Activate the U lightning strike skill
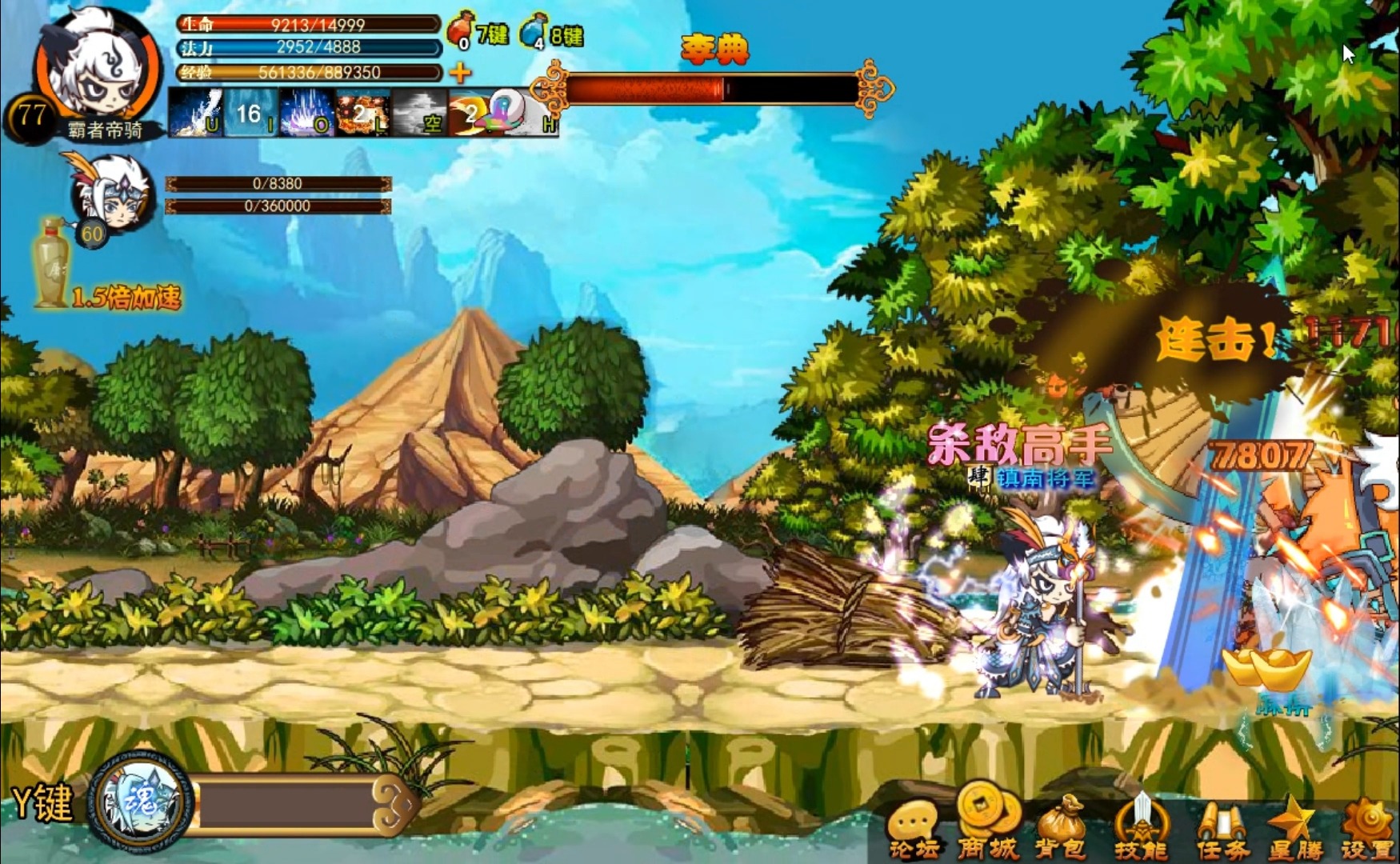Screen dimensions: 1400x864 pos(196,113)
